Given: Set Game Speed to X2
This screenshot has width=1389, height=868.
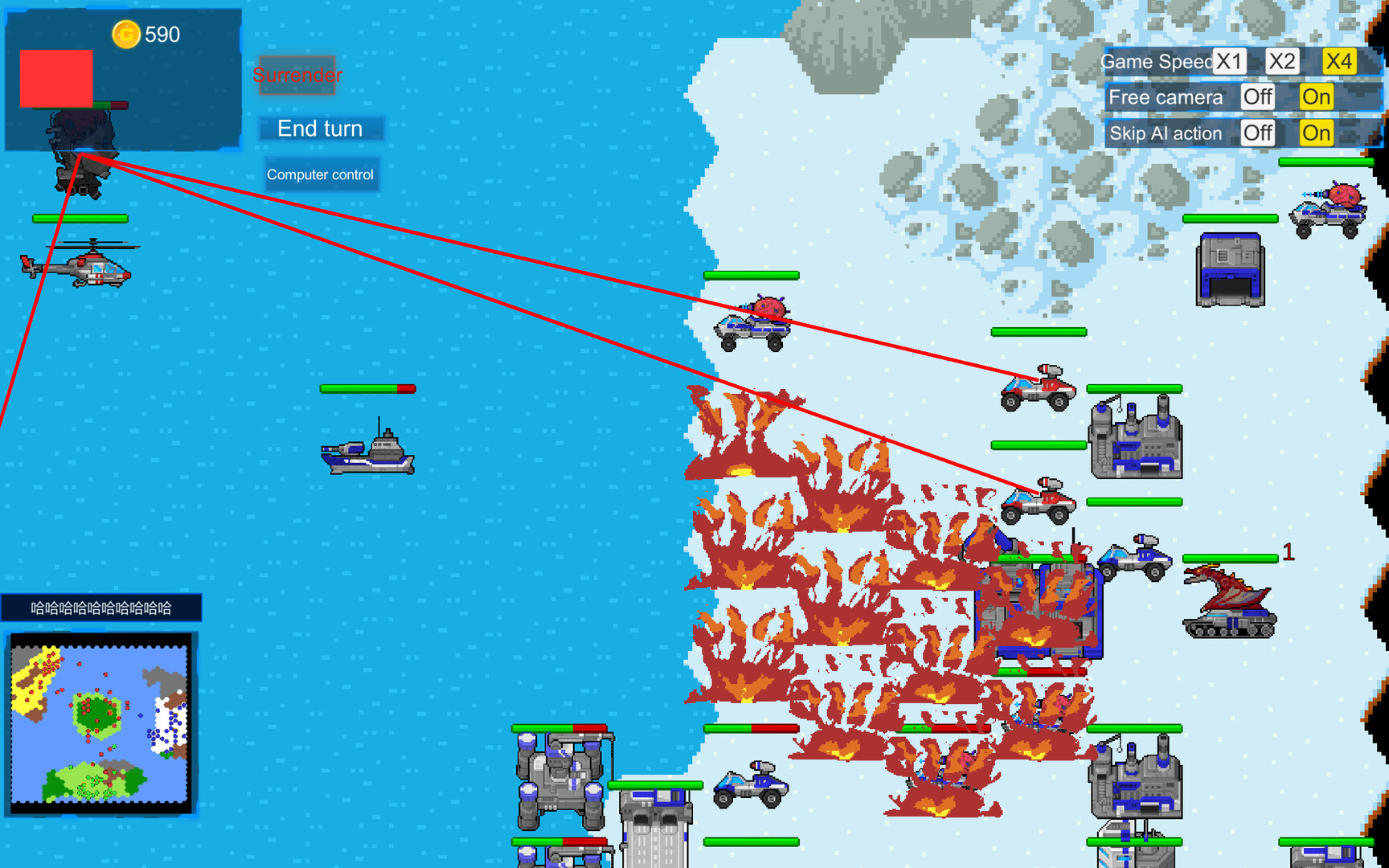Looking at the screenshot, I should click(x=1281, y=61).
